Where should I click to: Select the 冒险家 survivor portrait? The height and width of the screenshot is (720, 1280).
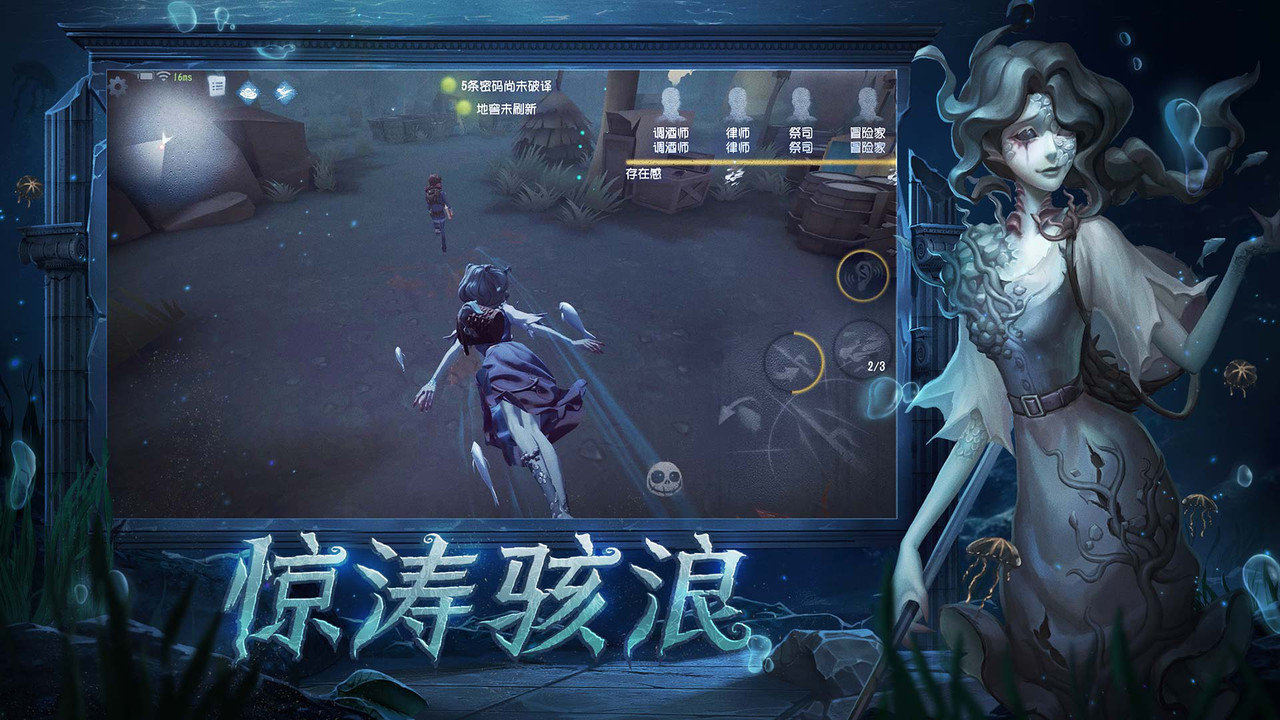pyautogui.click(x=866, y=103)
